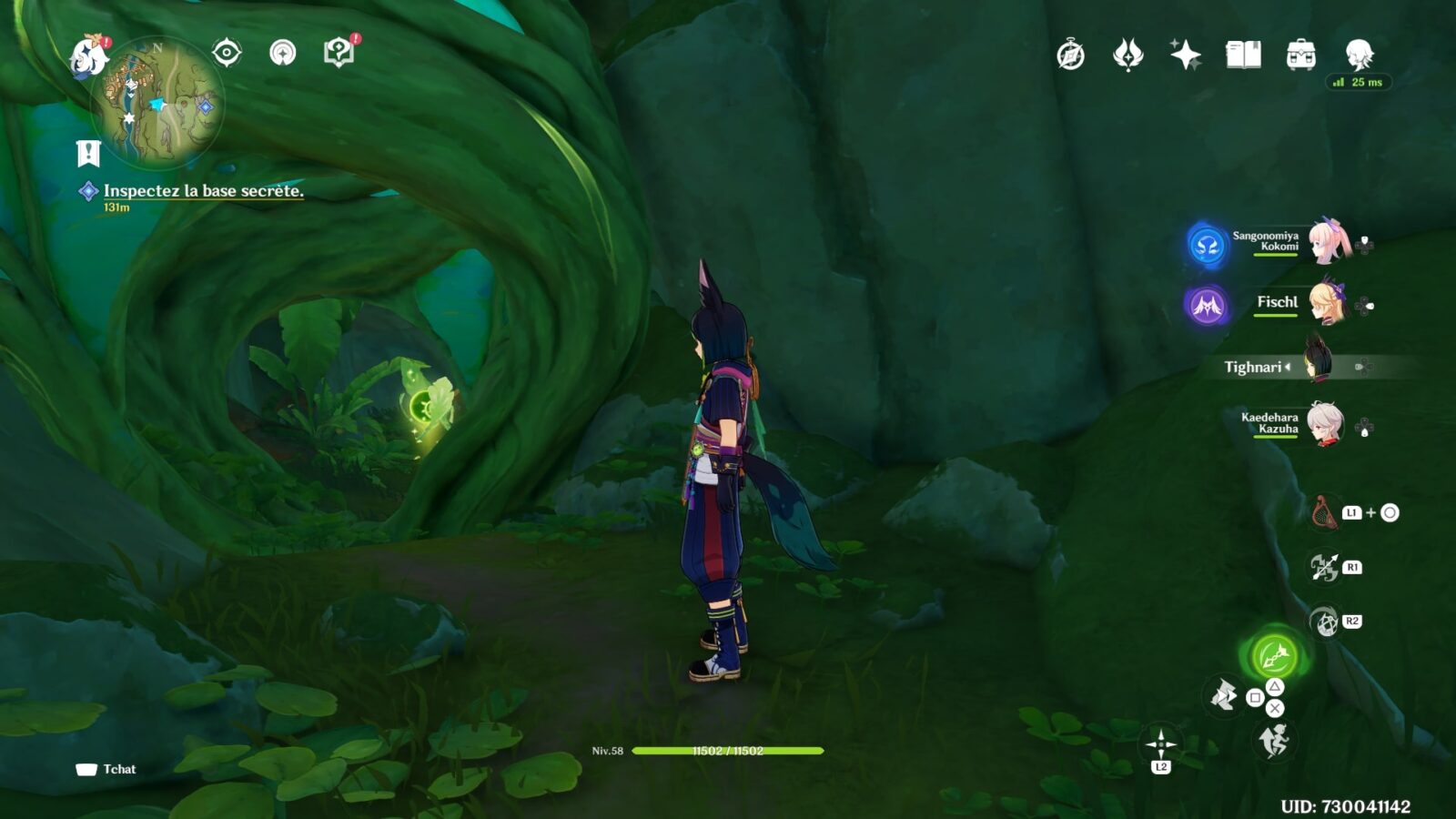
Task: Click the quest navigation eye icon
Action: coord(227,53)
